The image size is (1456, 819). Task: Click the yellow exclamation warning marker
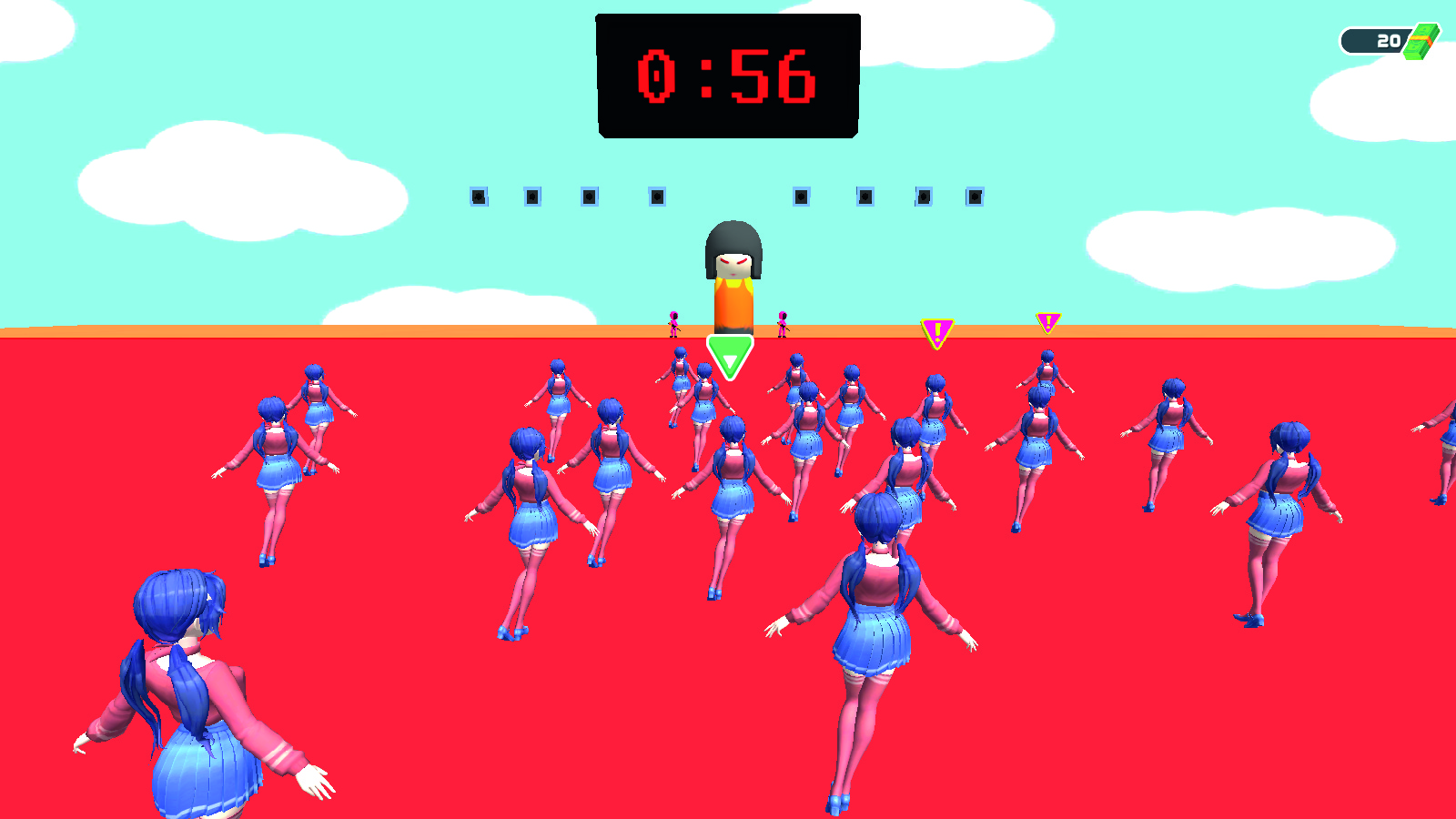(x=936, y=330)
